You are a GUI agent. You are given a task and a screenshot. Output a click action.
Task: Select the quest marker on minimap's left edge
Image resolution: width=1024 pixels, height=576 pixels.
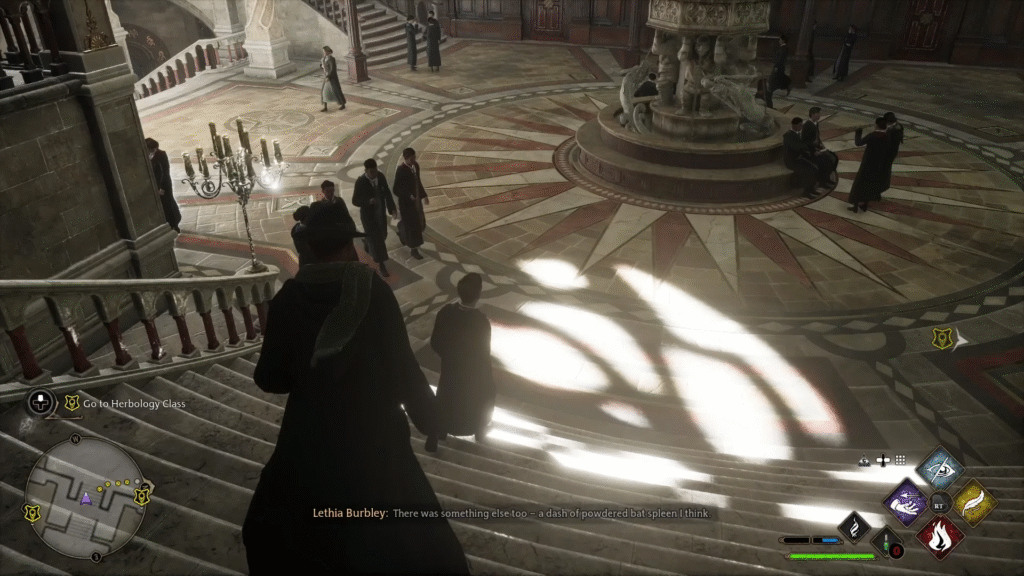click(31, 513)
